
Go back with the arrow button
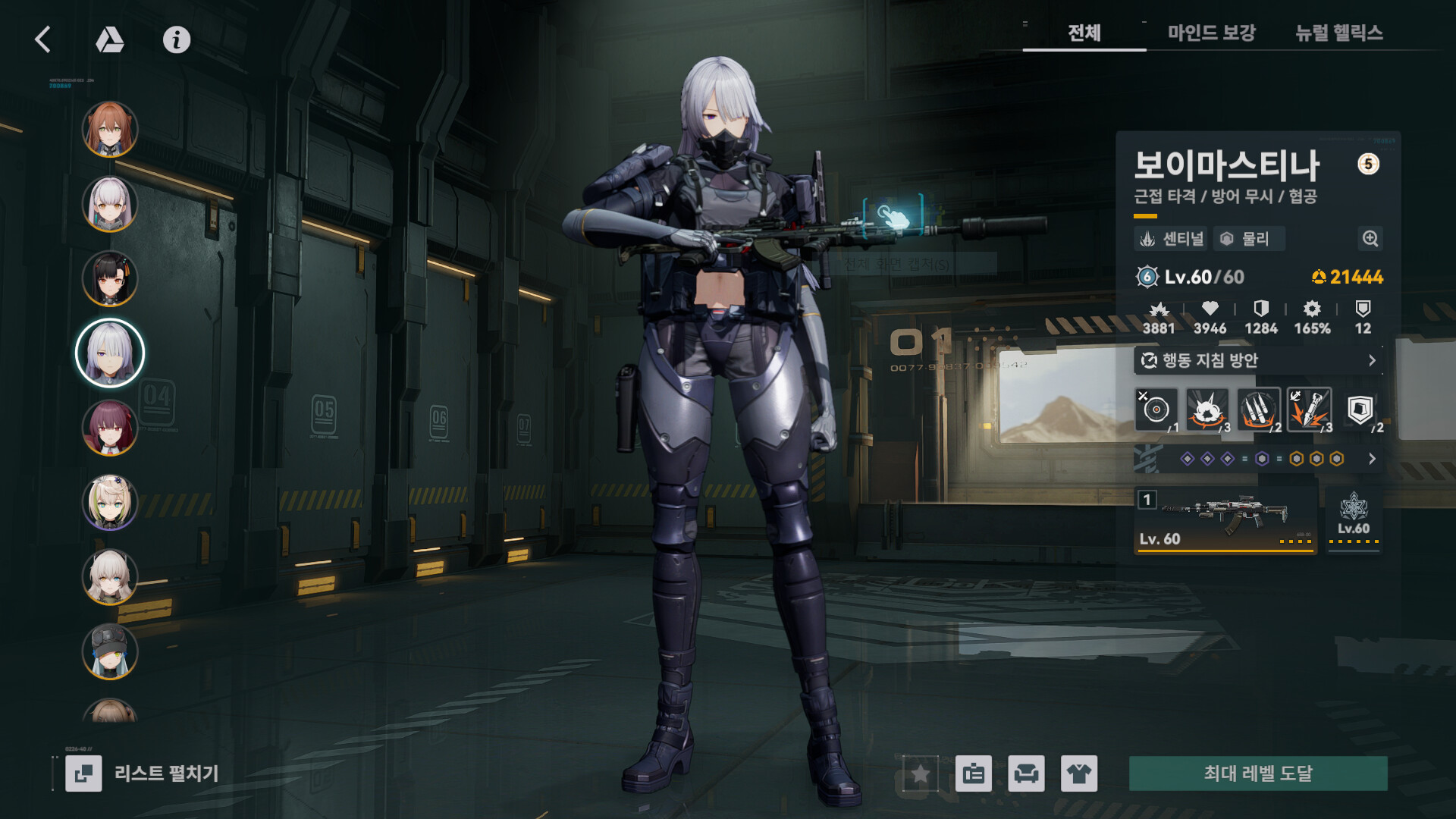[x=43, y=39]
